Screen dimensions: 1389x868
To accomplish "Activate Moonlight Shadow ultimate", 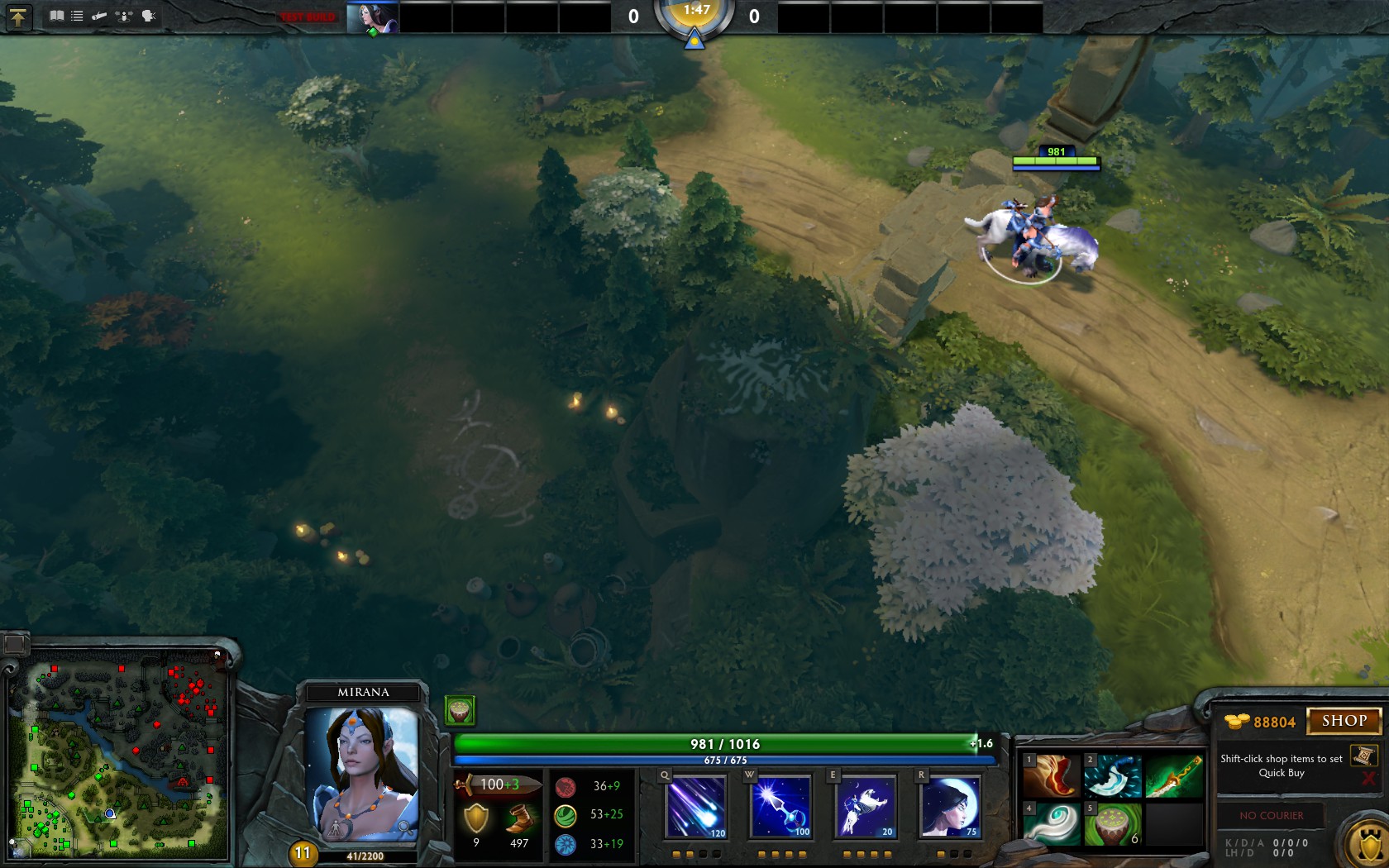I will click(950, 806).
